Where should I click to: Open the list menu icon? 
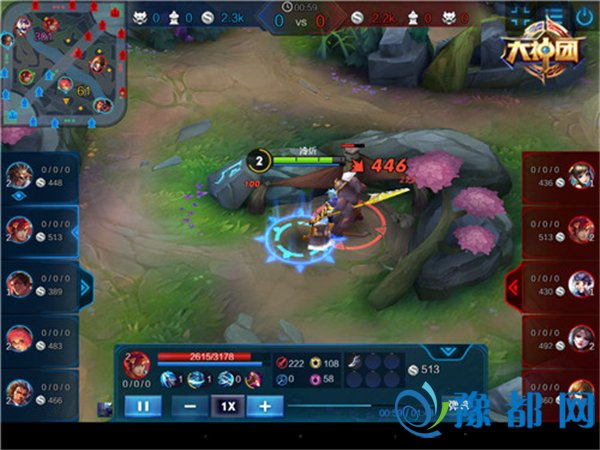click(x=553, y=17)
